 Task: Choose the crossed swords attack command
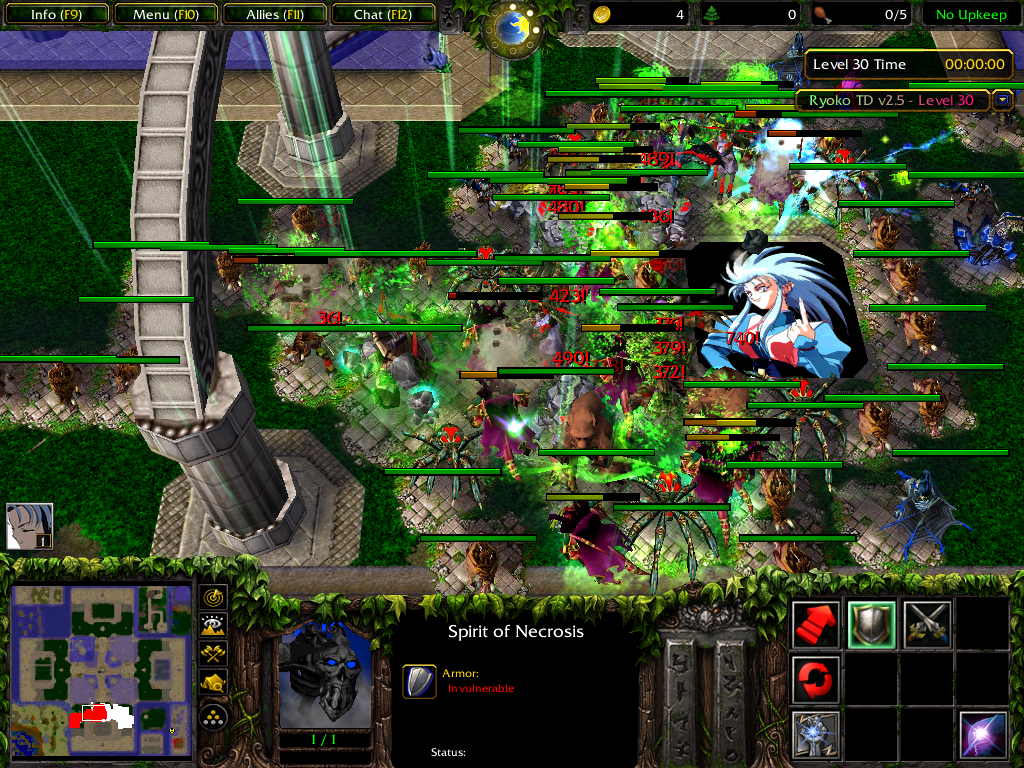927,624
